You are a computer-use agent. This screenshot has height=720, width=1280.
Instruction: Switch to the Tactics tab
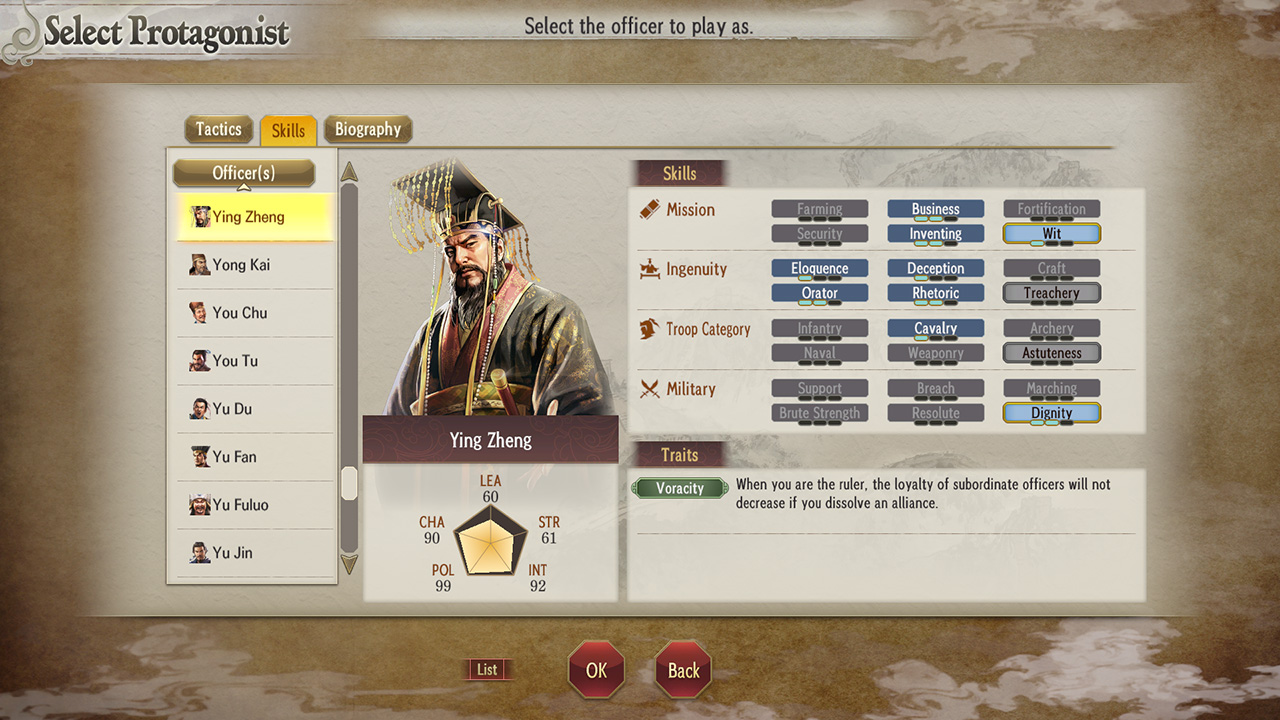tap(218, 129)
